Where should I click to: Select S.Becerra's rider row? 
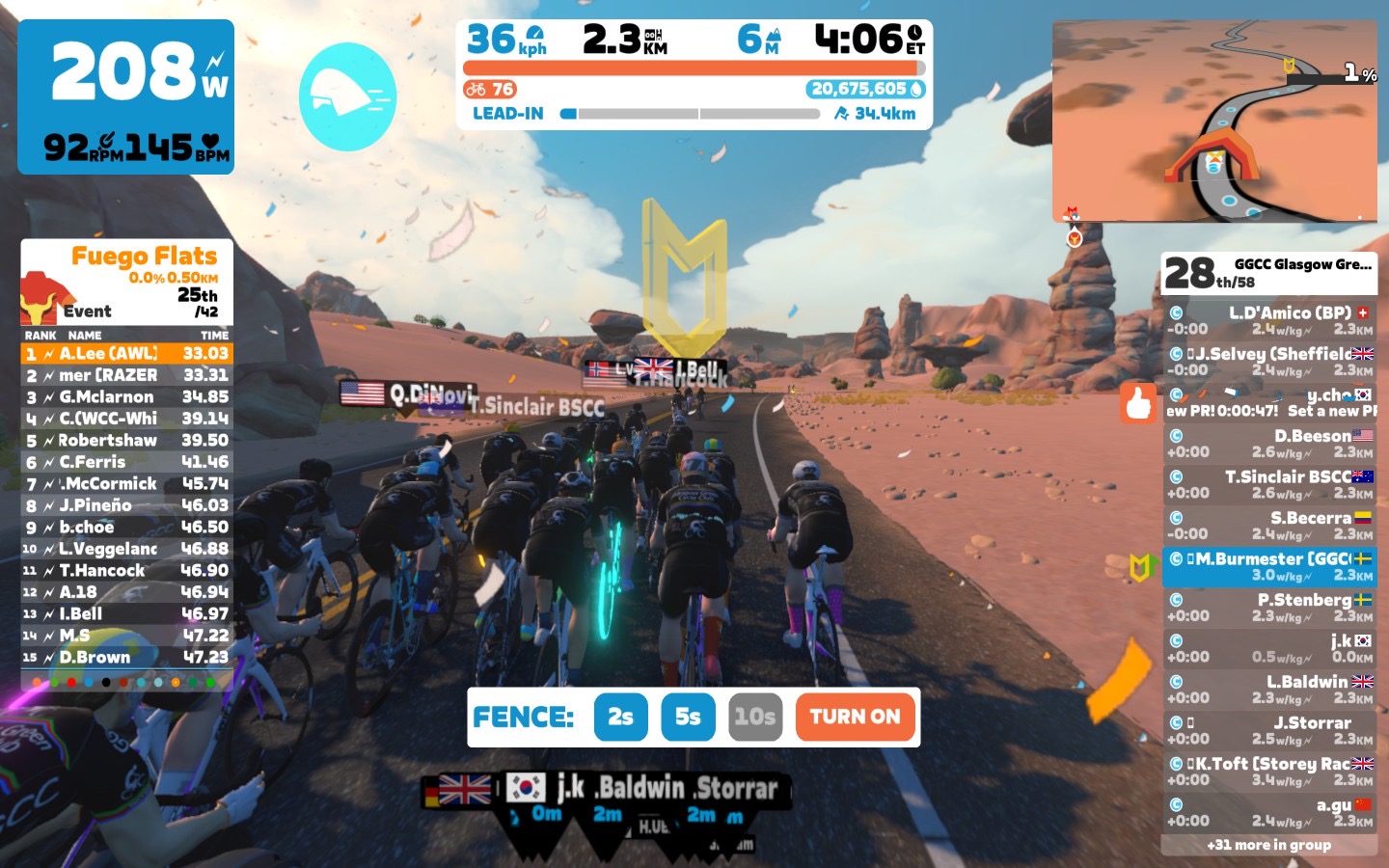point(1268,525)
